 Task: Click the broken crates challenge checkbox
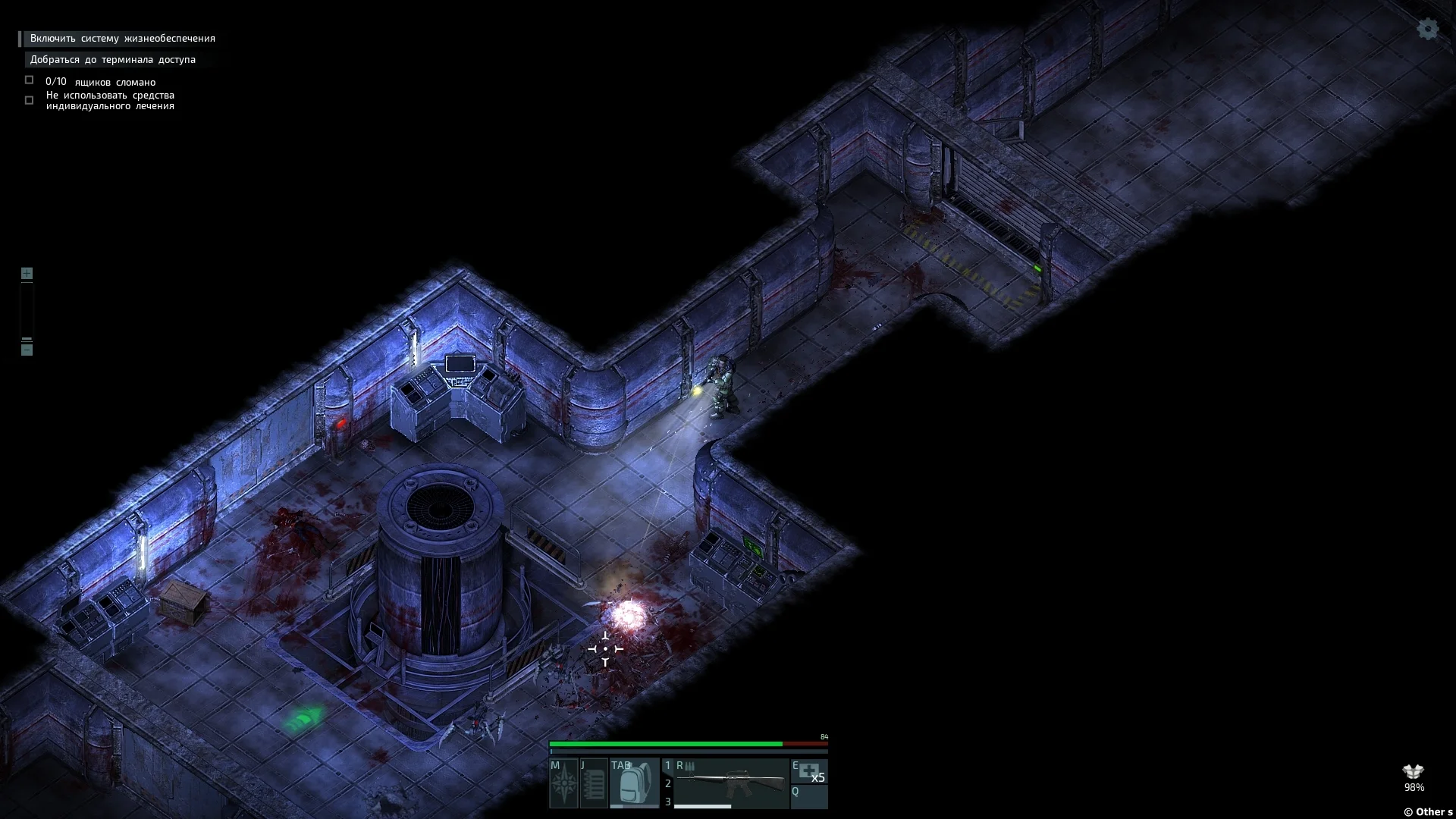(30, 80)
